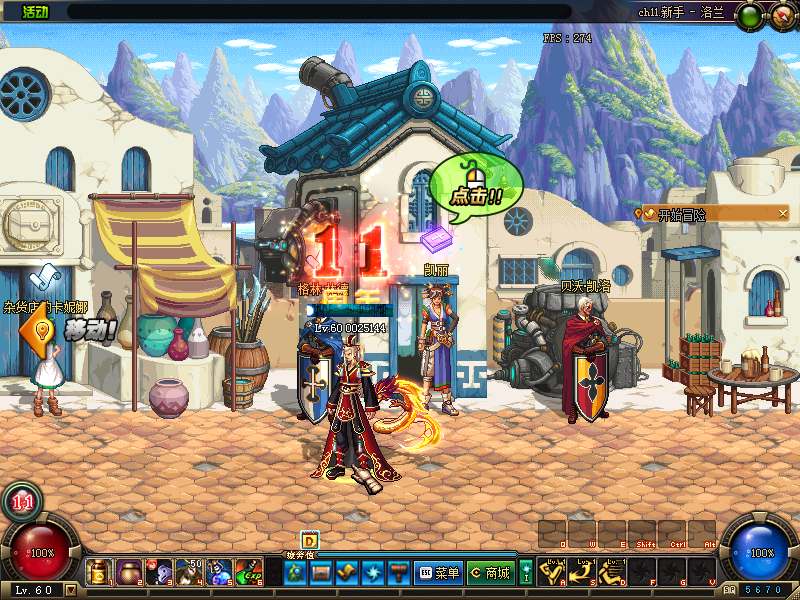This screenshot has width=800, height=600.
Task: Click the green 点击!! speech bubble prompt
Action: pyautogui.click(x=477, y=184)
